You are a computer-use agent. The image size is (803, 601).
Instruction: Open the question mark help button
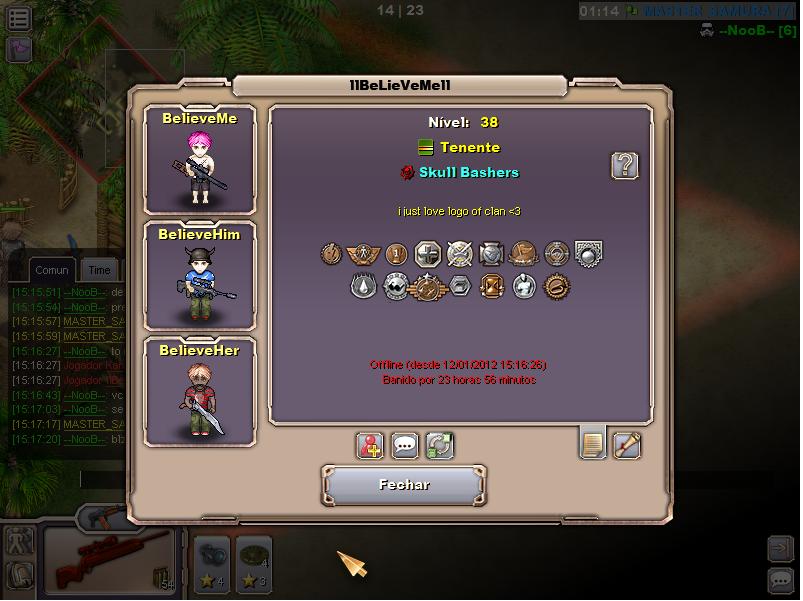(625, 166)
